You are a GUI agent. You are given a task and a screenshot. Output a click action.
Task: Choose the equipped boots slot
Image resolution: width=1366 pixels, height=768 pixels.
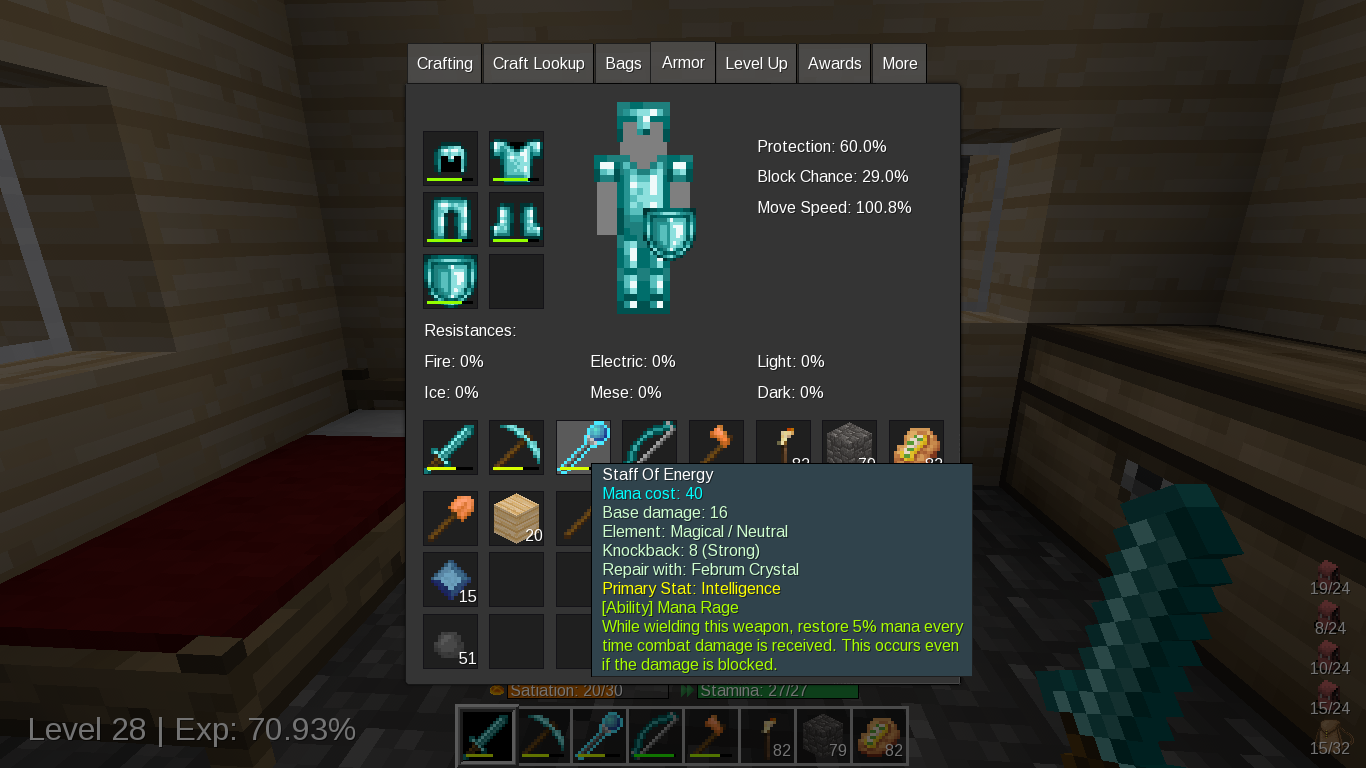[516, 219]
